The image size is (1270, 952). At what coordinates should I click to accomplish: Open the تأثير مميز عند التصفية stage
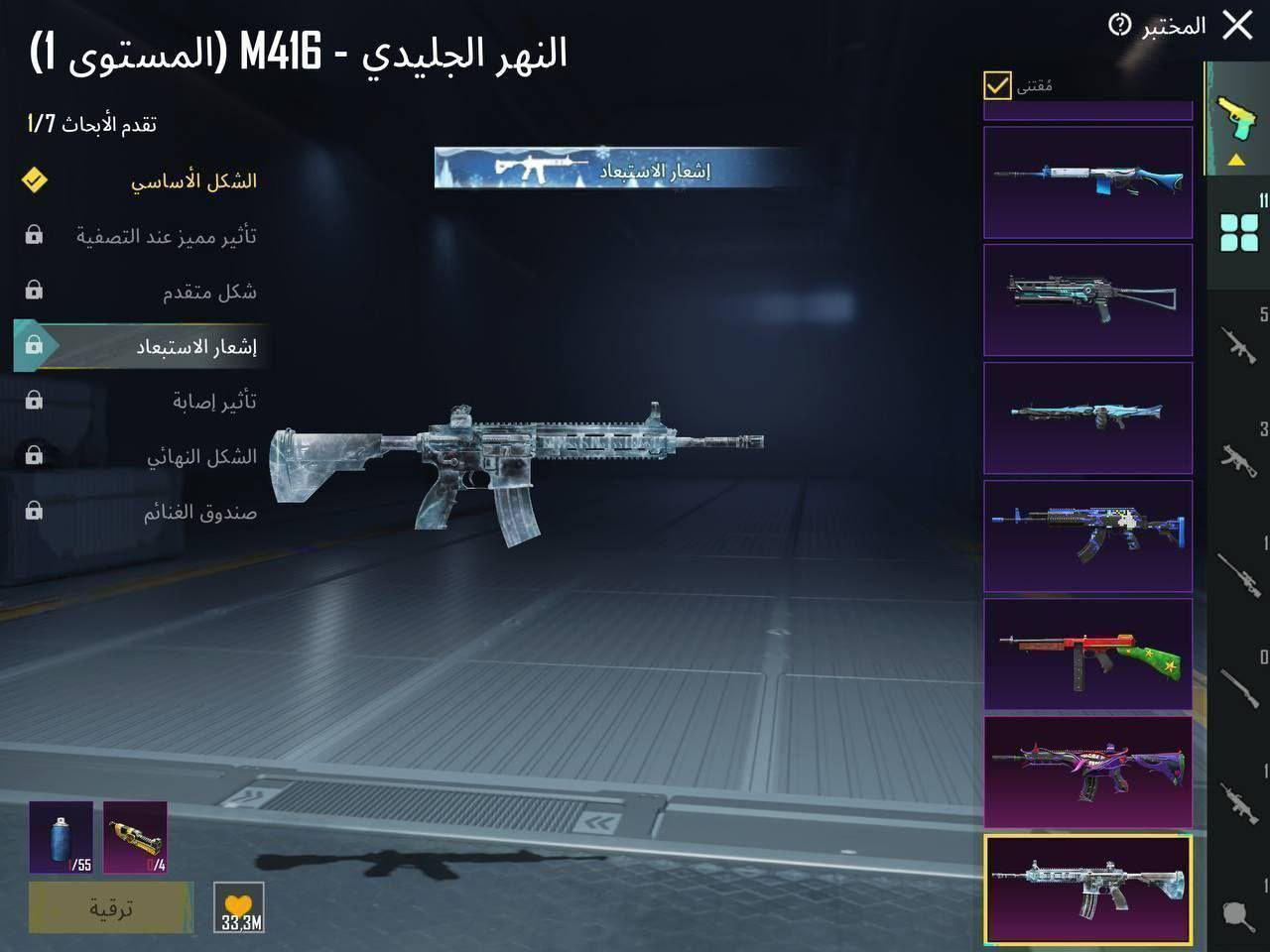click(x=164, y=236)
